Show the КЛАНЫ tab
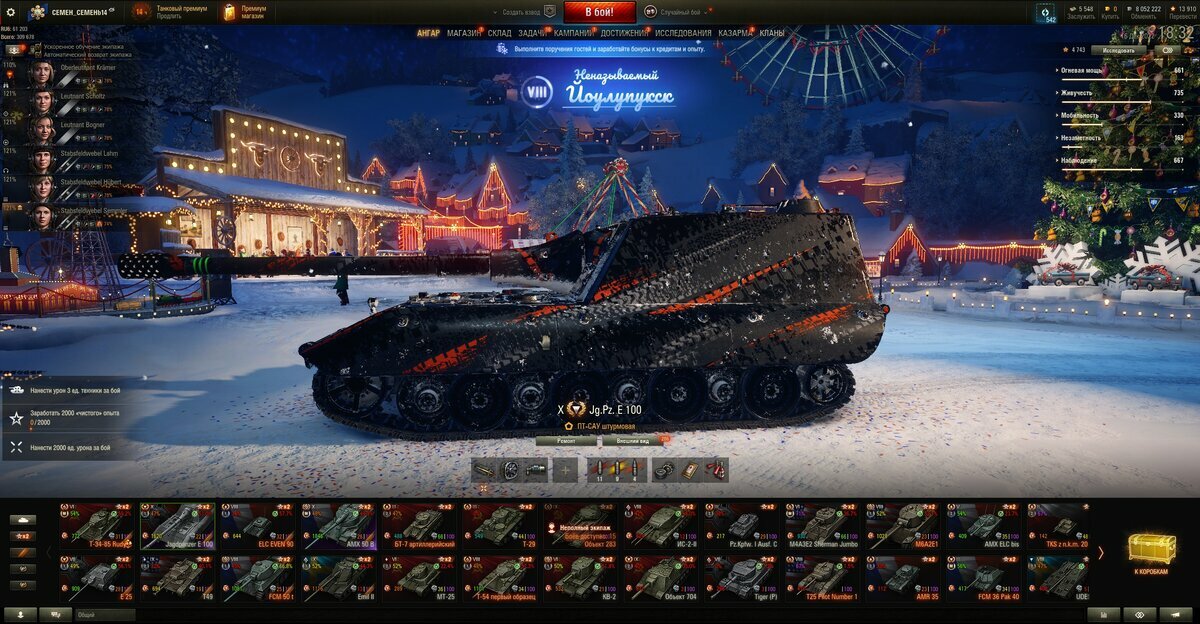The height and width of the screenshot is (624, 1200). [x=771, y=33]
